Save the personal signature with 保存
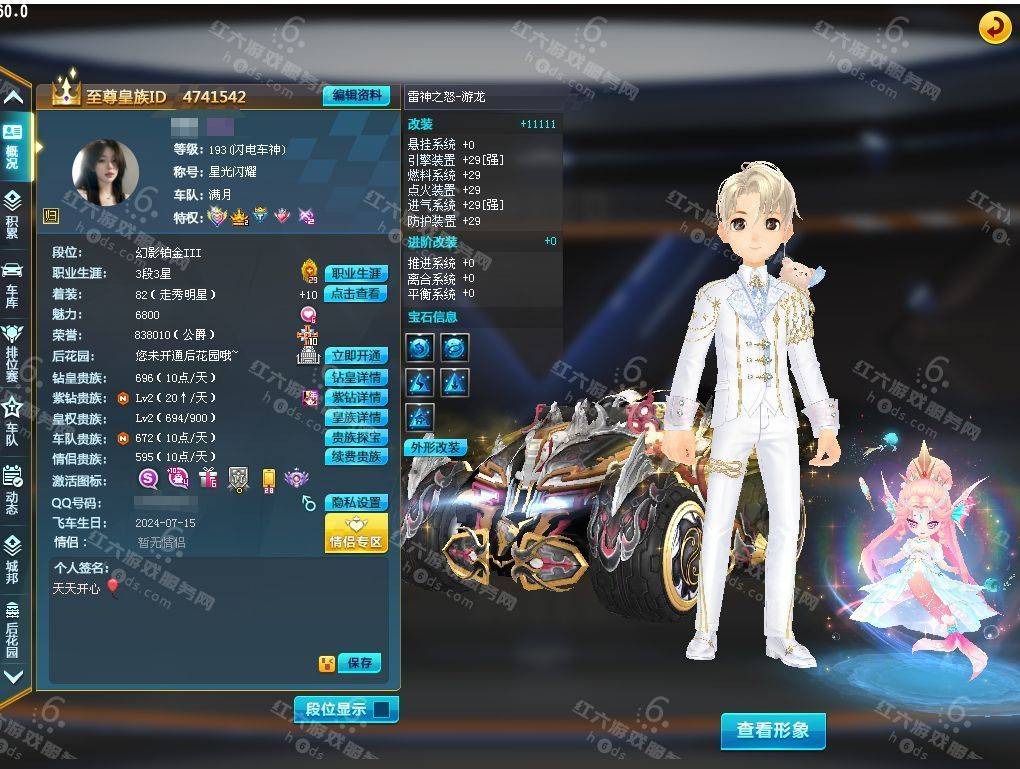 (360, 663)
